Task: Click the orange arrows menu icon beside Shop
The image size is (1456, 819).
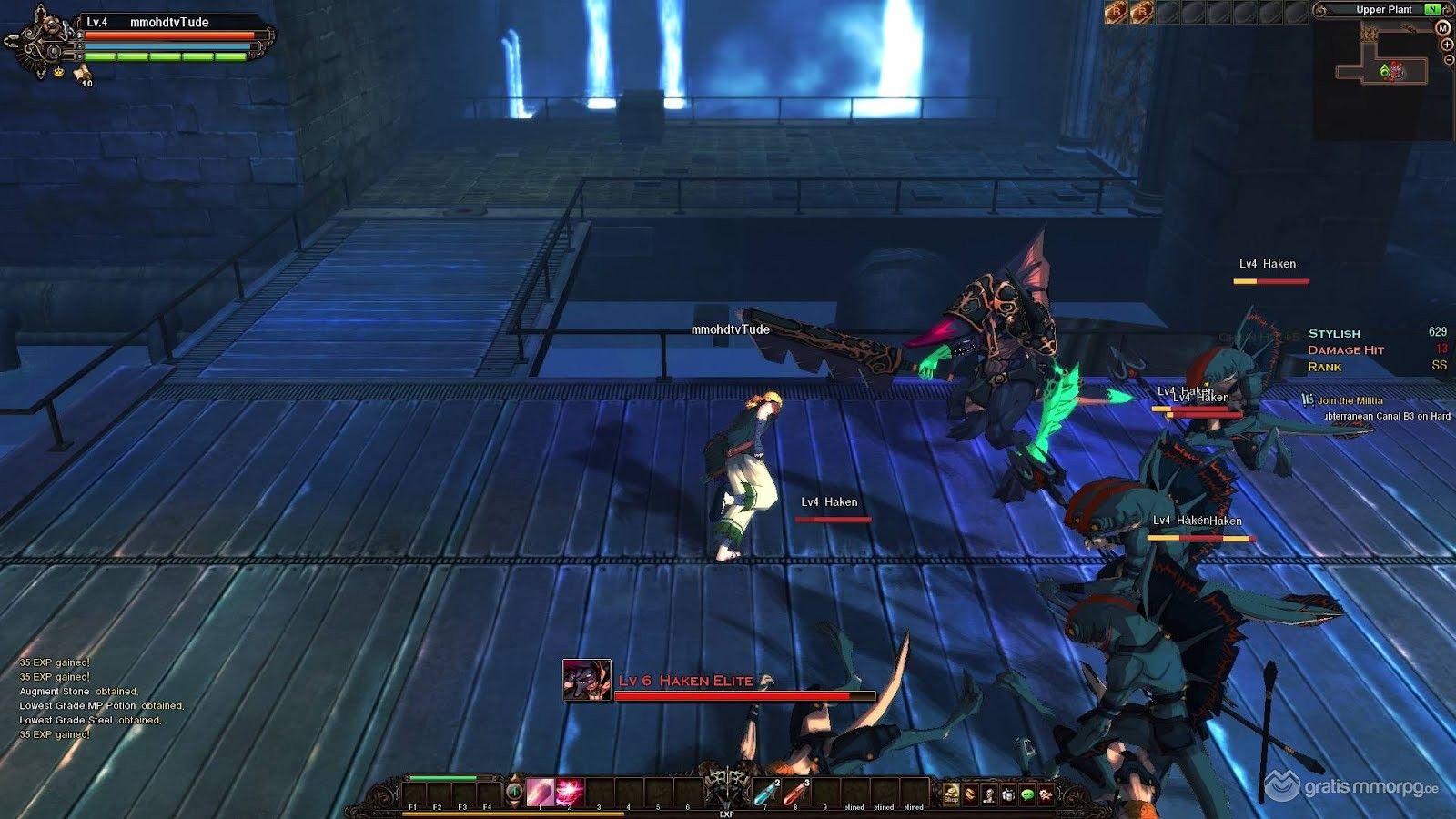Action: 970,794
